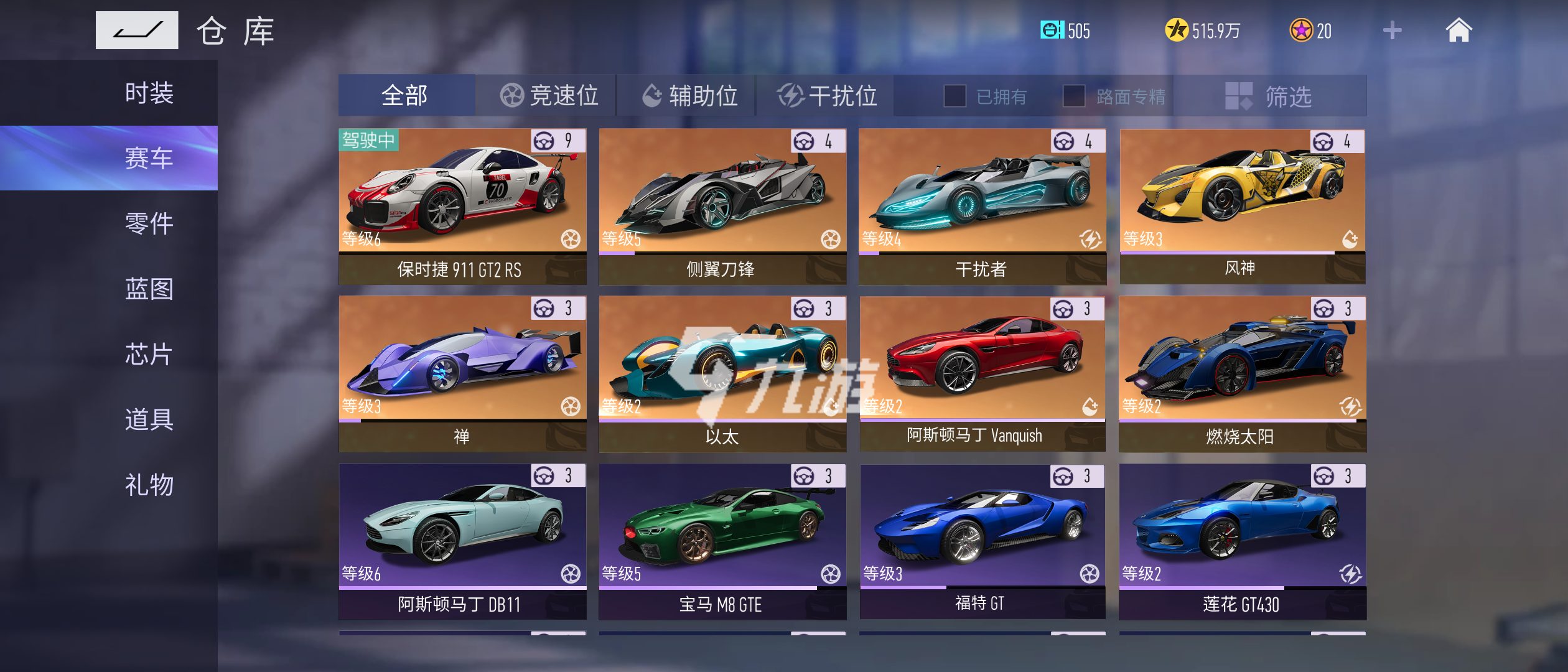Open the 筛选 filter options

(x=1269, y=96)
